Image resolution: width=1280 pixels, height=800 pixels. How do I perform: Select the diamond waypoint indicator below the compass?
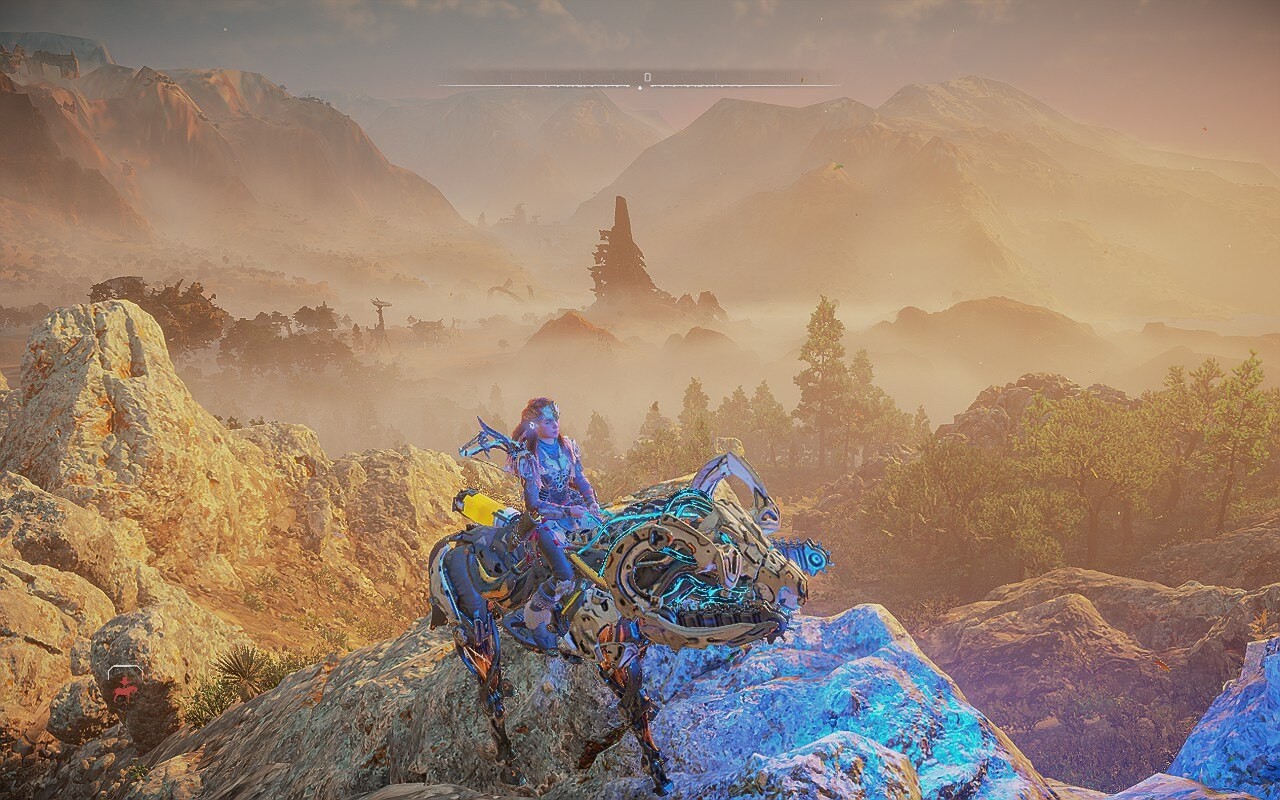[640, 88]
